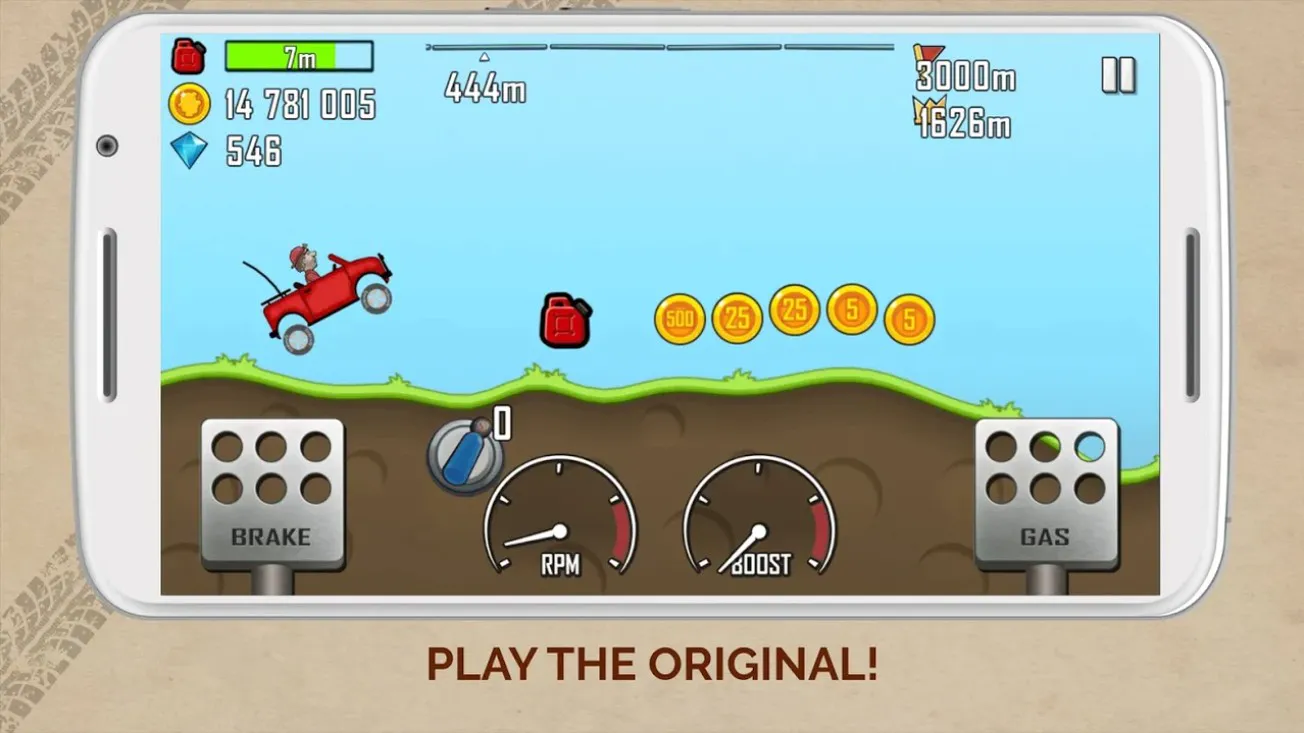Click the BOOST gauge
This screenshot has width=1304, height=733.
[x=759, y=520]
